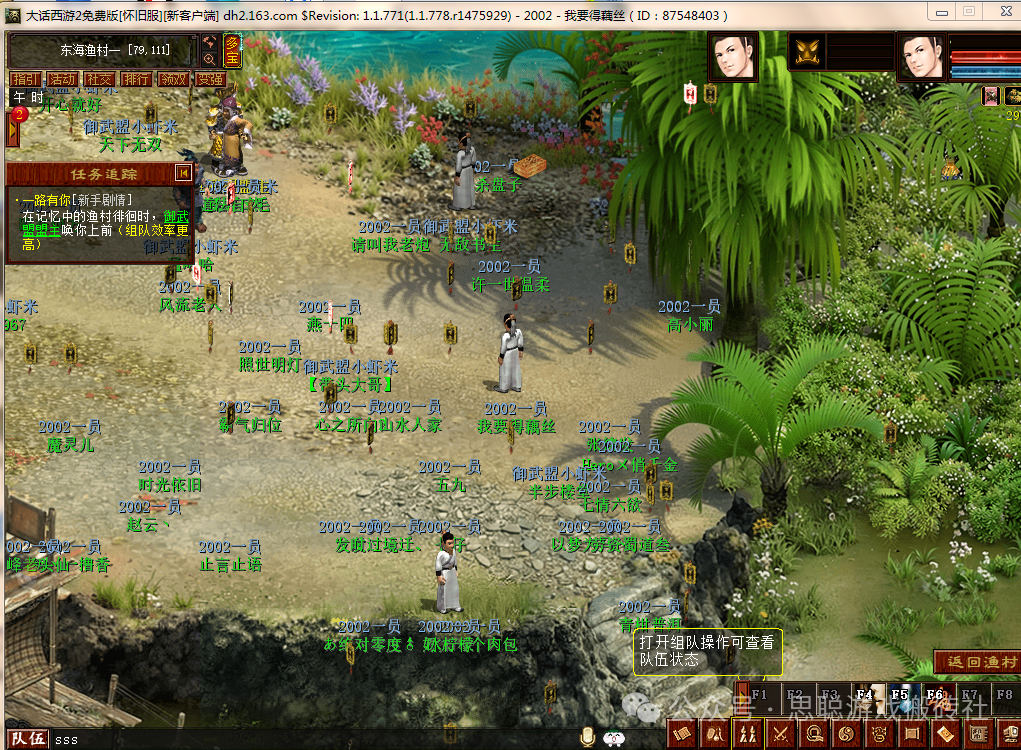Click the magnifier icon beside the location bar
This screenshot has width=1021, height=750.
pos(209,59)
